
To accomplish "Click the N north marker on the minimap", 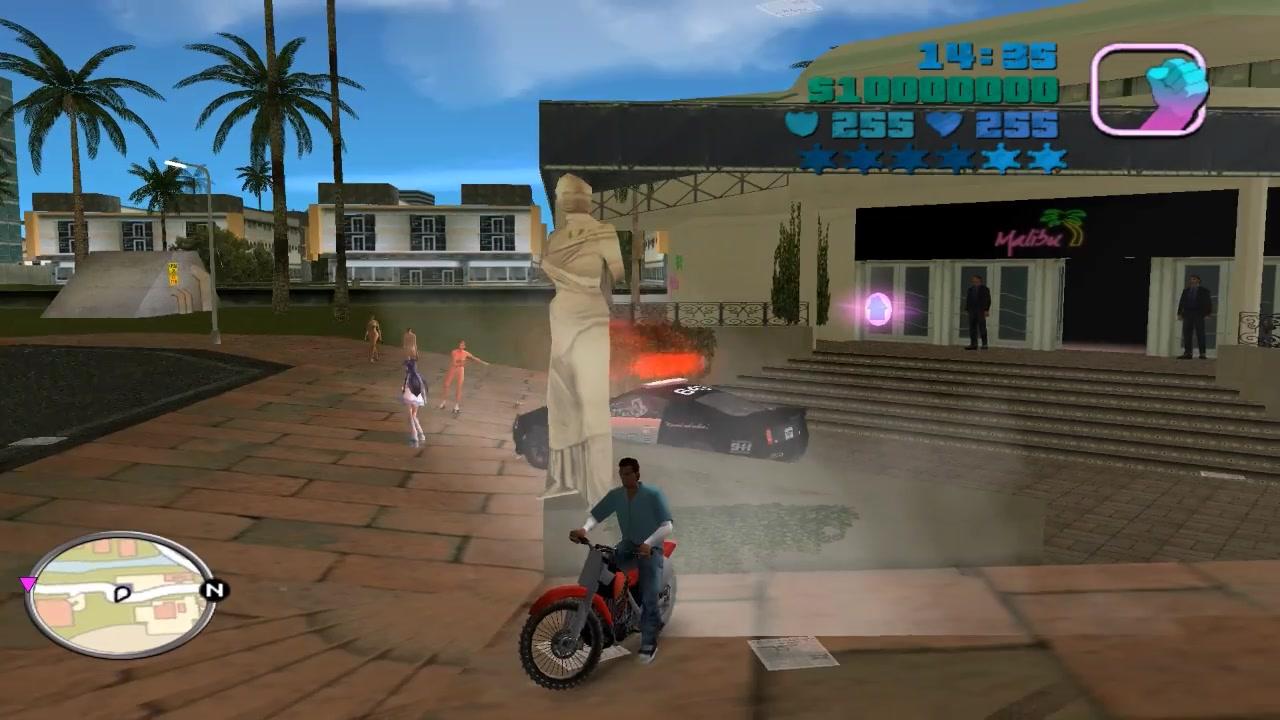I will coord(213,588).
